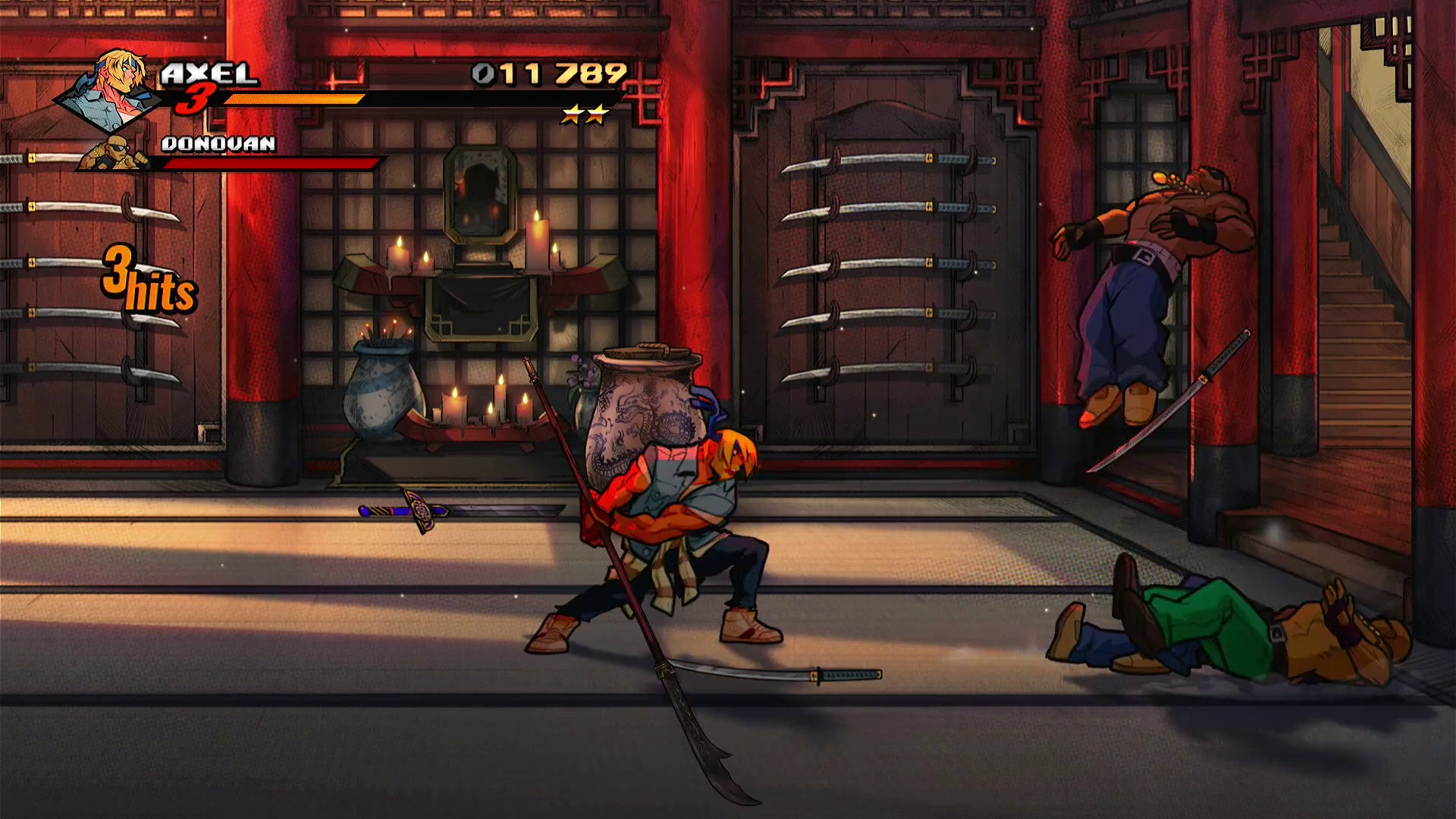Image resolution: width=1456 pixels, height=819 pixels.
Task: Toggle the 3hits combo counter
Action: coord(149,284)
